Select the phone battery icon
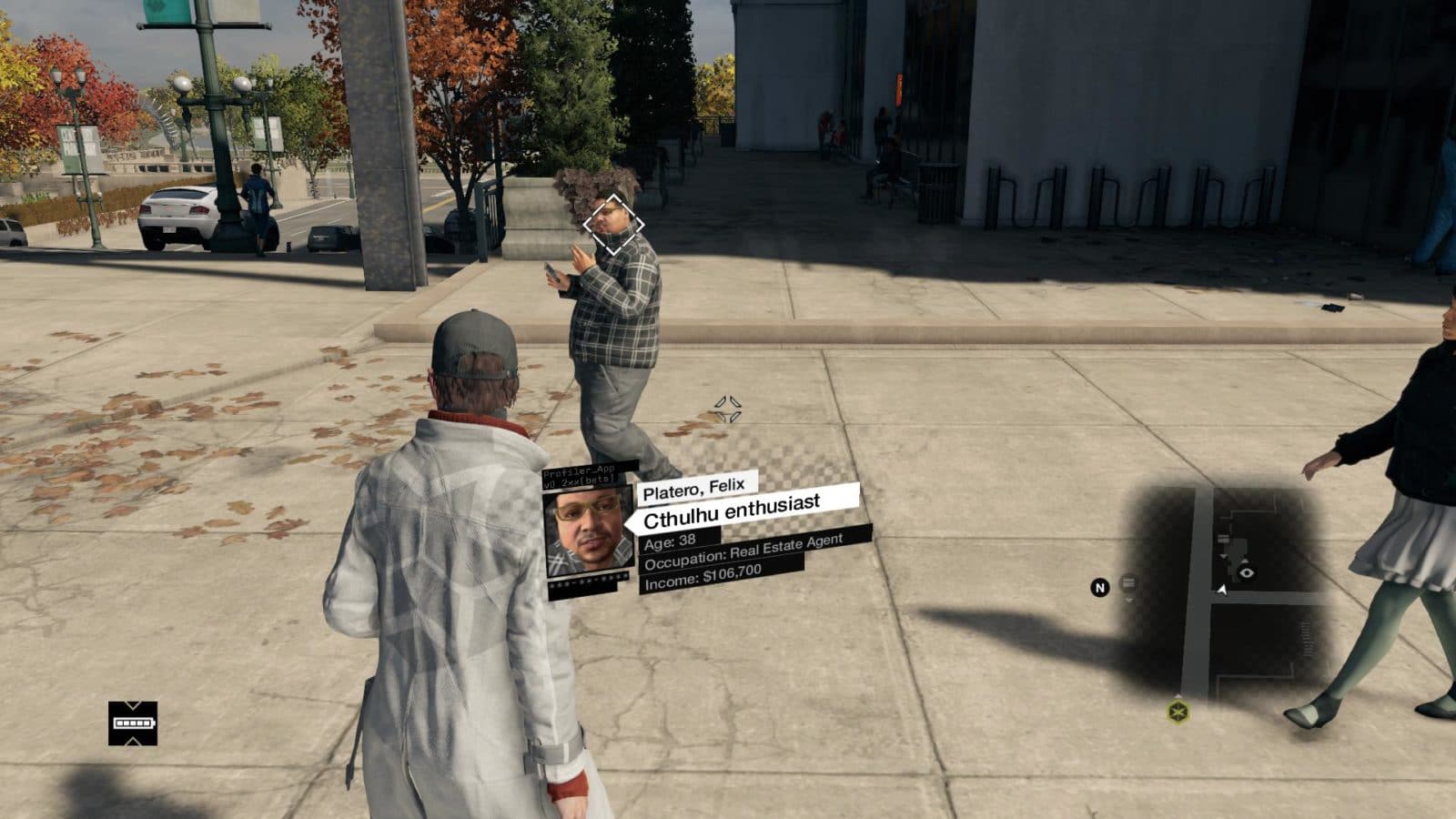 click(133, 723)
